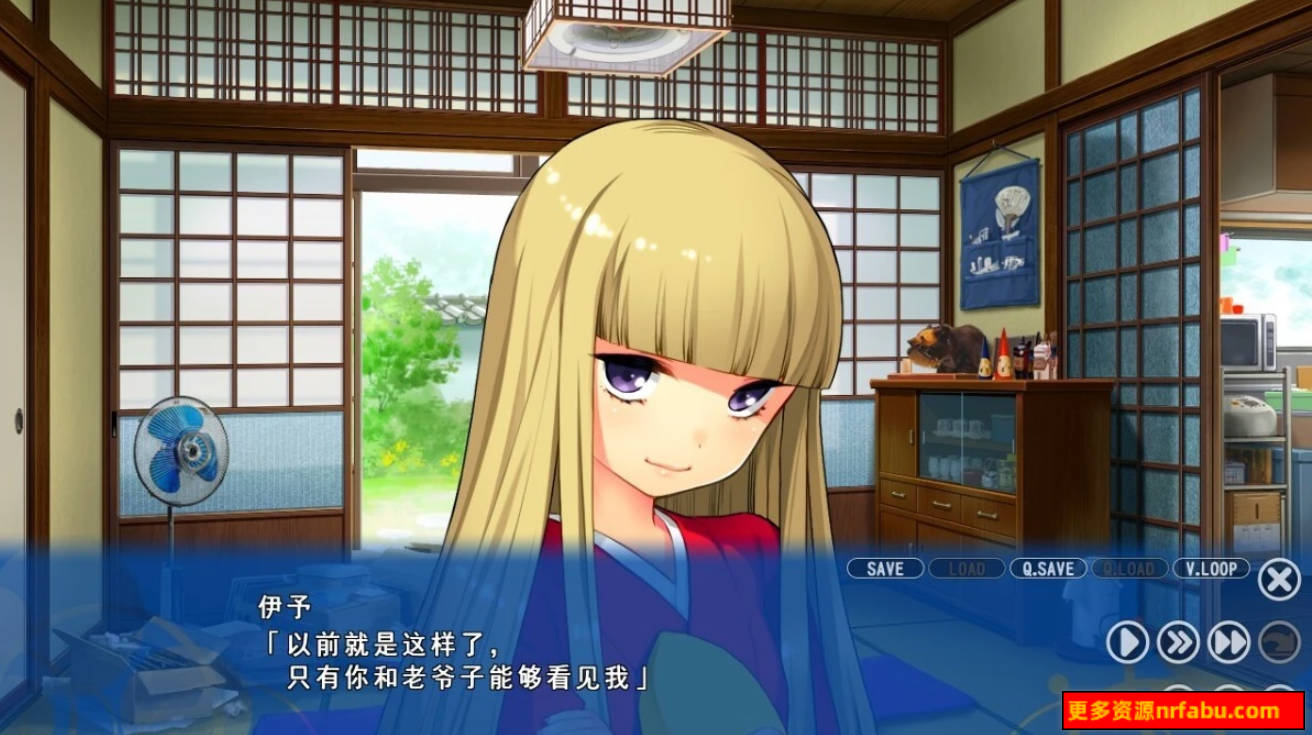Toggle V.LOOP voice replay
Image resolution: width=1312 pixels, height=735 pixels.
point(1211,568)
